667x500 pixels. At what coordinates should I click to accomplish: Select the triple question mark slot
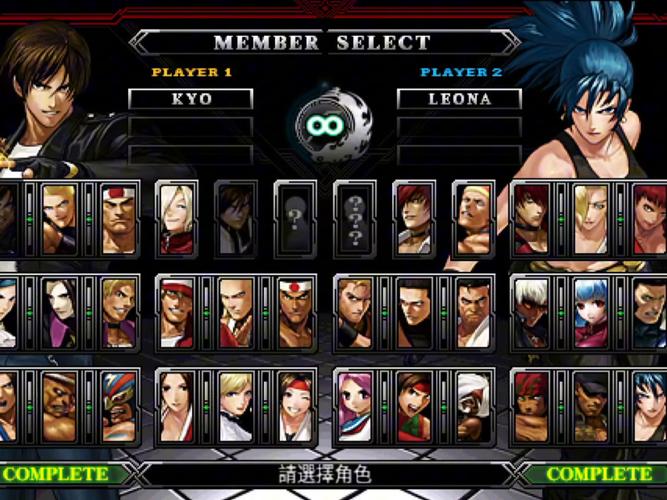pyautogui.click(x=354, y=217)
